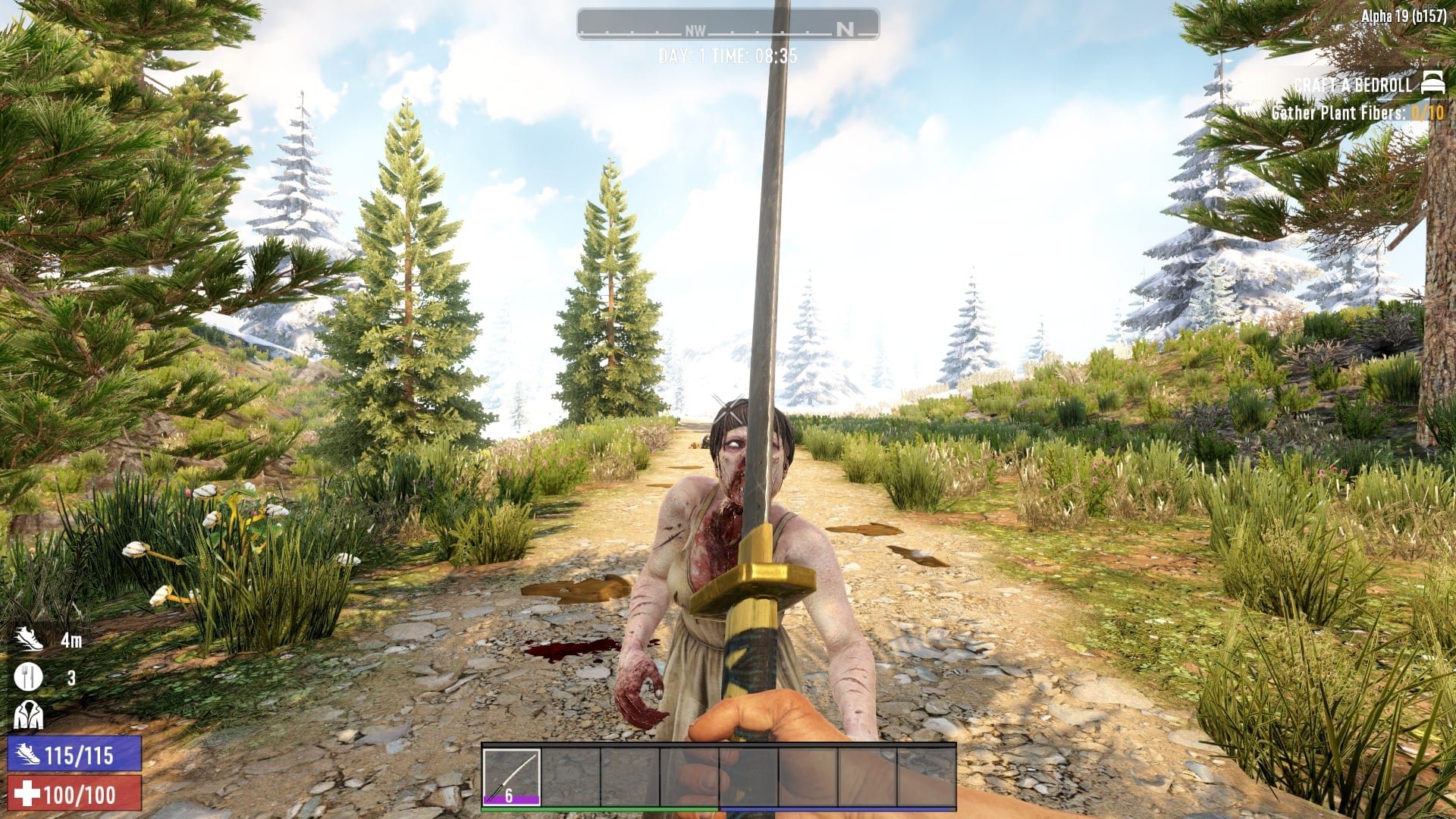Click the running shoe buff icon
1456x819 pixels.
pos(29,639)
